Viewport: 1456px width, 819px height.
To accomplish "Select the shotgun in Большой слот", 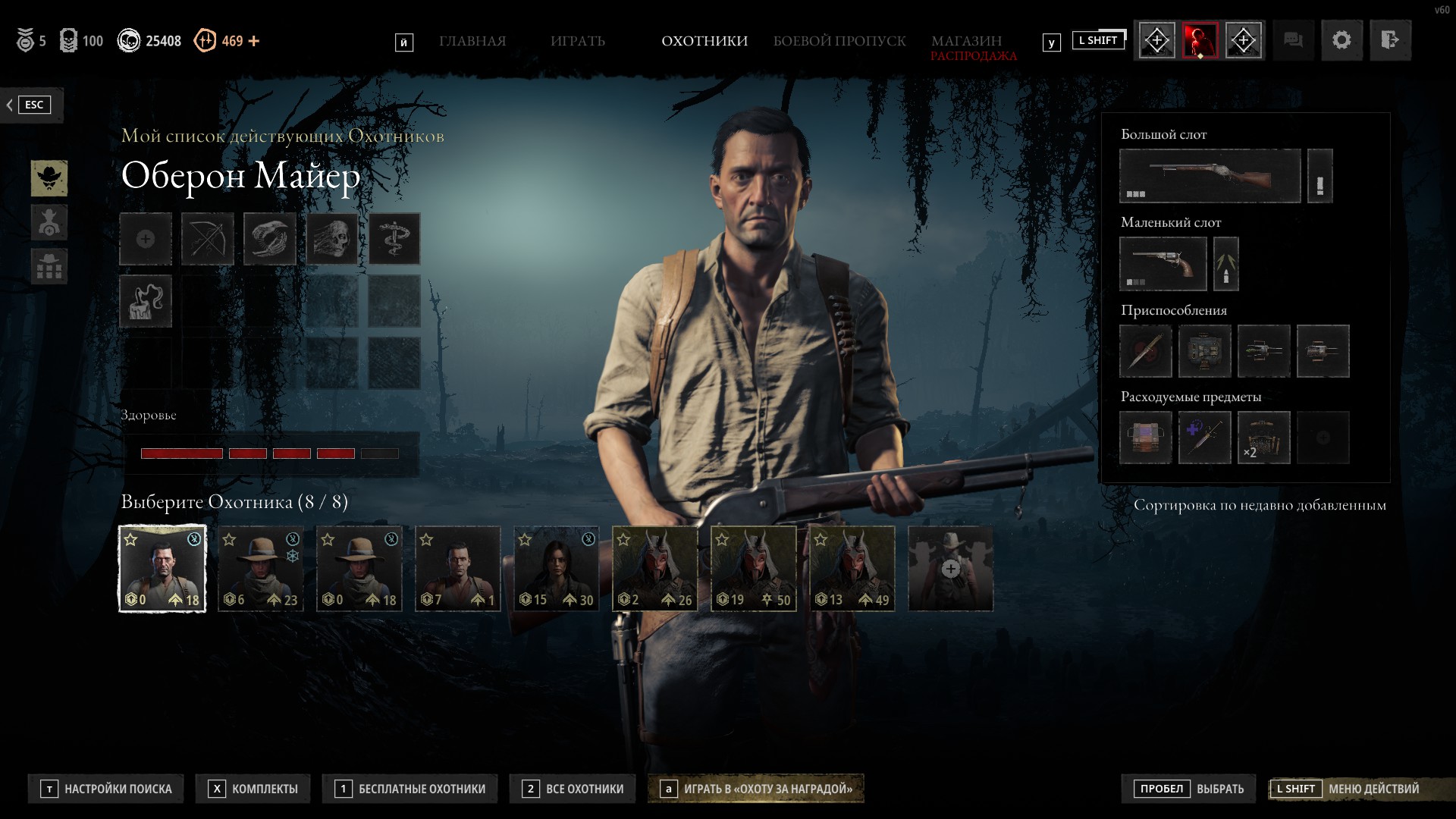I will tap(1210, 176).
